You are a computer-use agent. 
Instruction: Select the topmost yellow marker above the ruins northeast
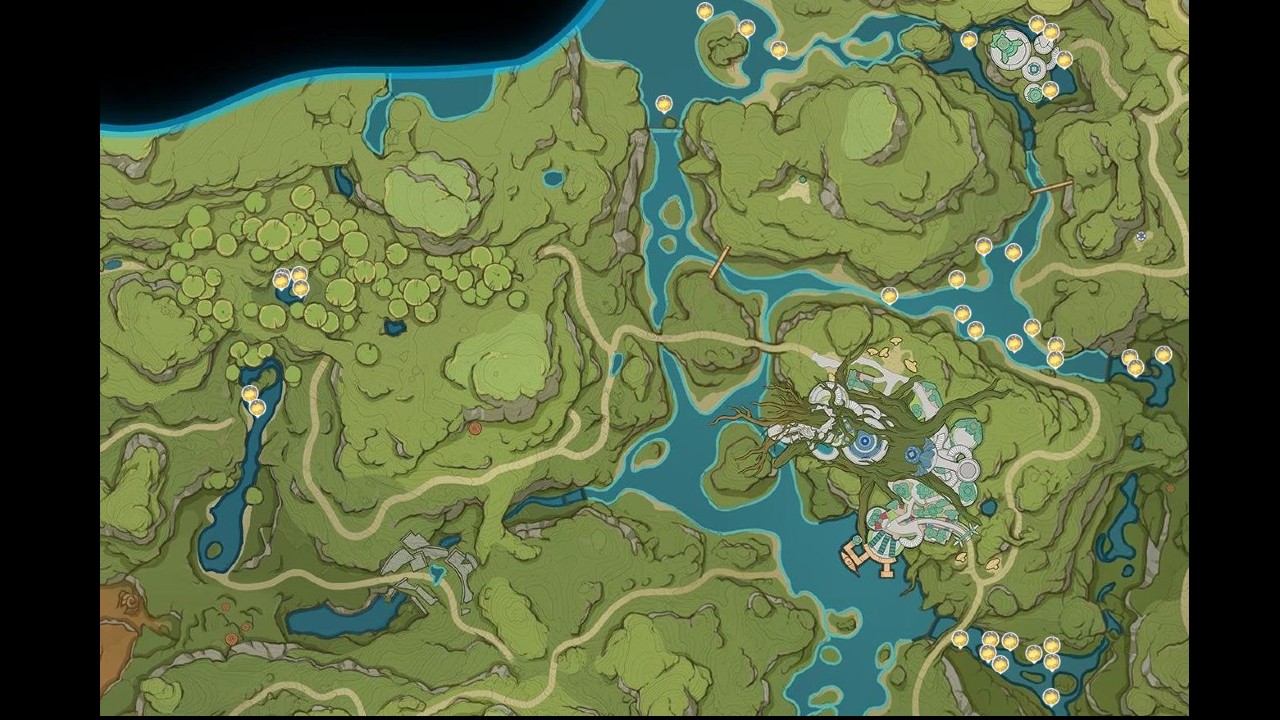(1037, 23)
